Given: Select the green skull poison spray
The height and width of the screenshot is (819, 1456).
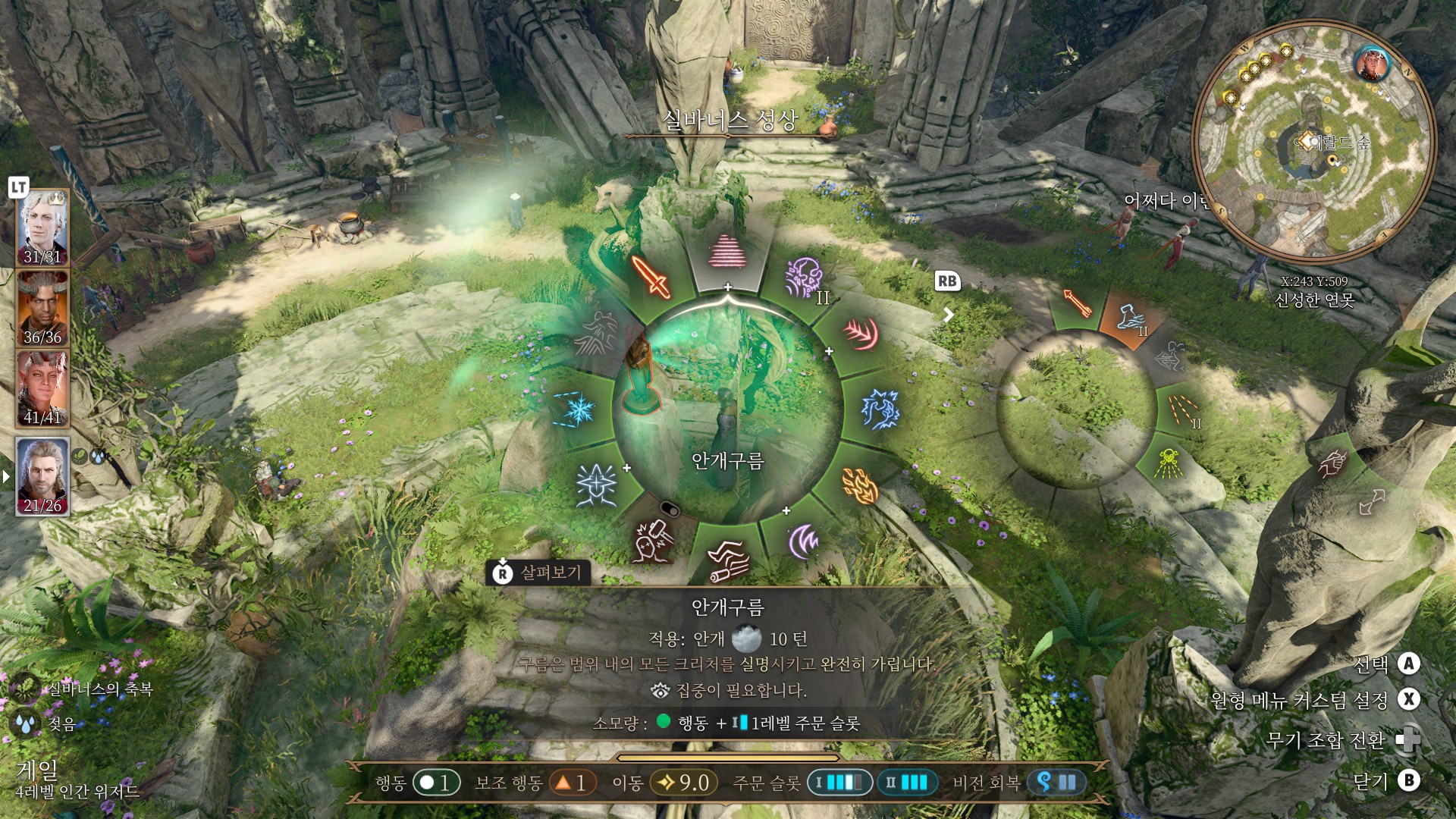Looking at the screenshot, I should [x=1168, y=461].
